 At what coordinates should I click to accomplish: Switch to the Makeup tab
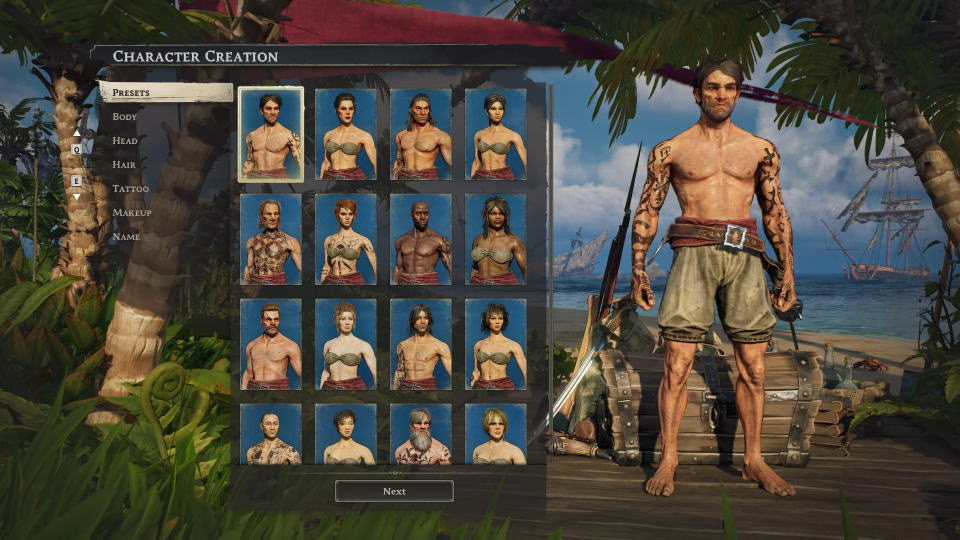click(131, 213)
